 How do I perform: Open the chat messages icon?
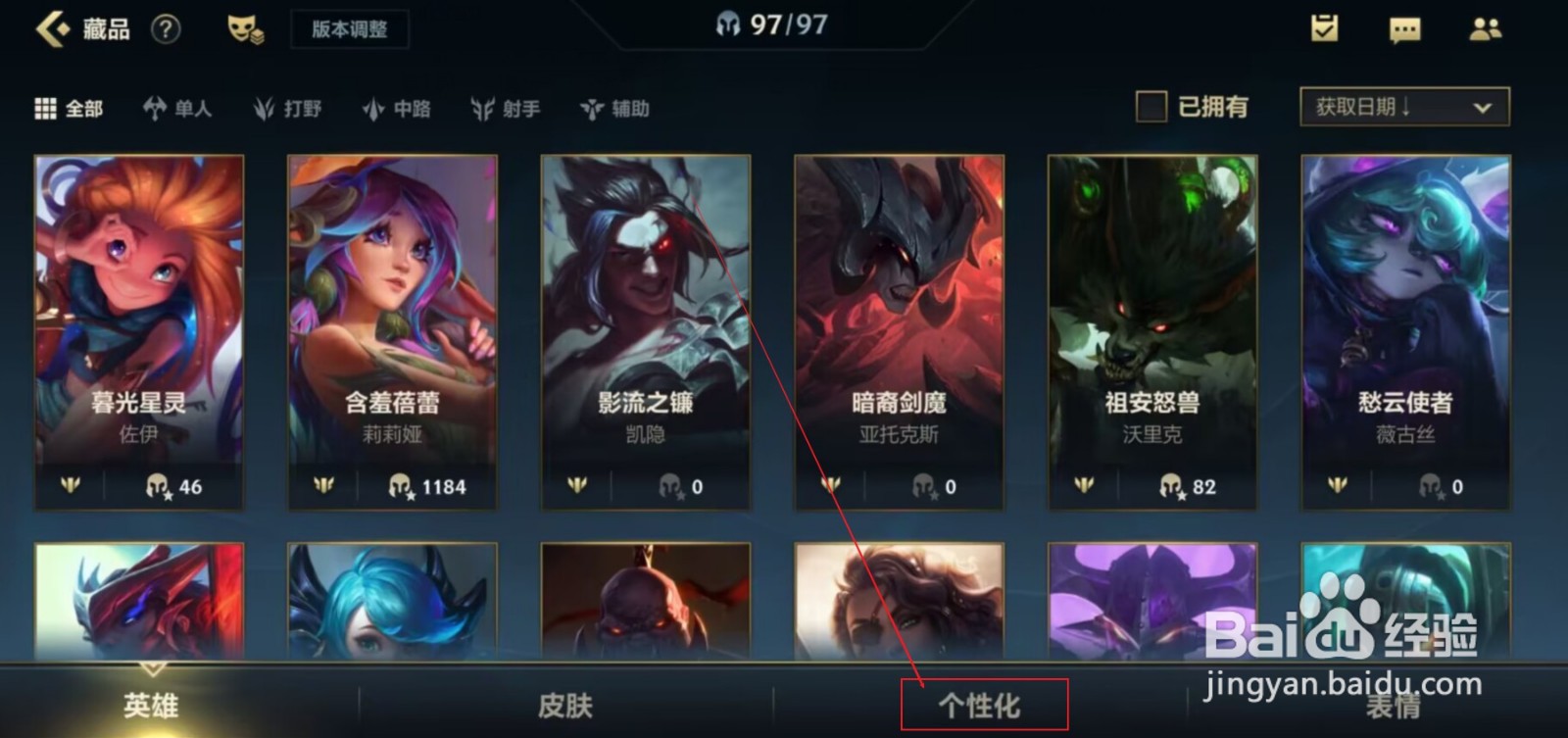point(1403,29)
